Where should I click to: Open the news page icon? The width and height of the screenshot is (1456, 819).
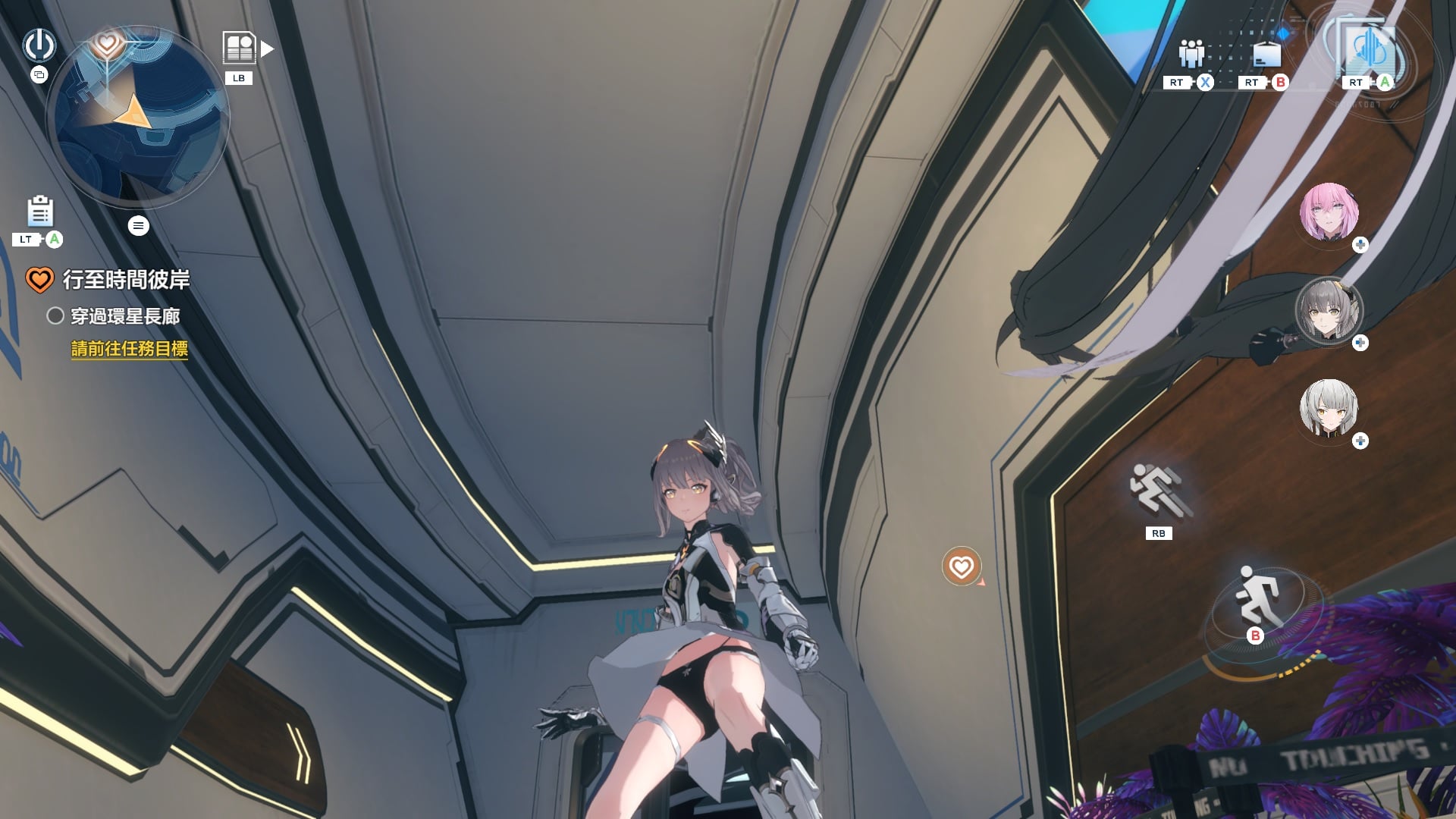coord(240,48)
